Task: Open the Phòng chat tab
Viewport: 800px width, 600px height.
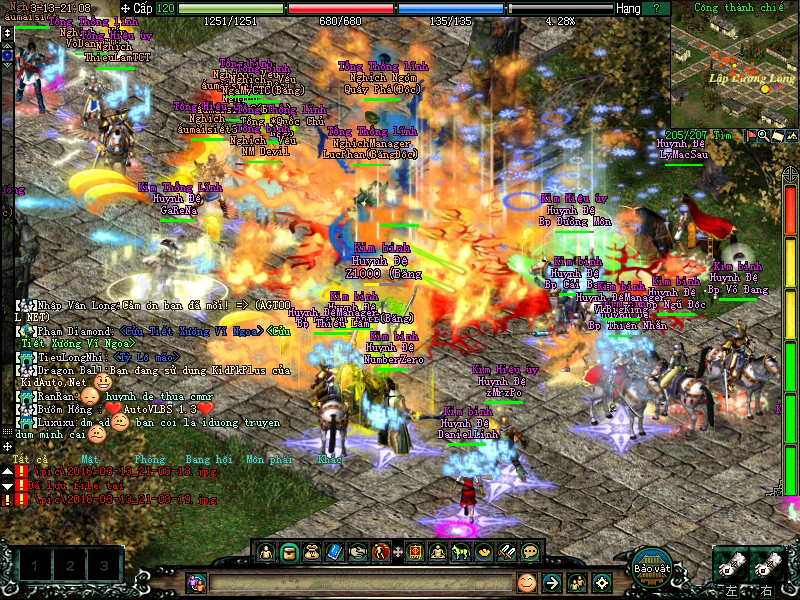Action: tap(149, 460)
